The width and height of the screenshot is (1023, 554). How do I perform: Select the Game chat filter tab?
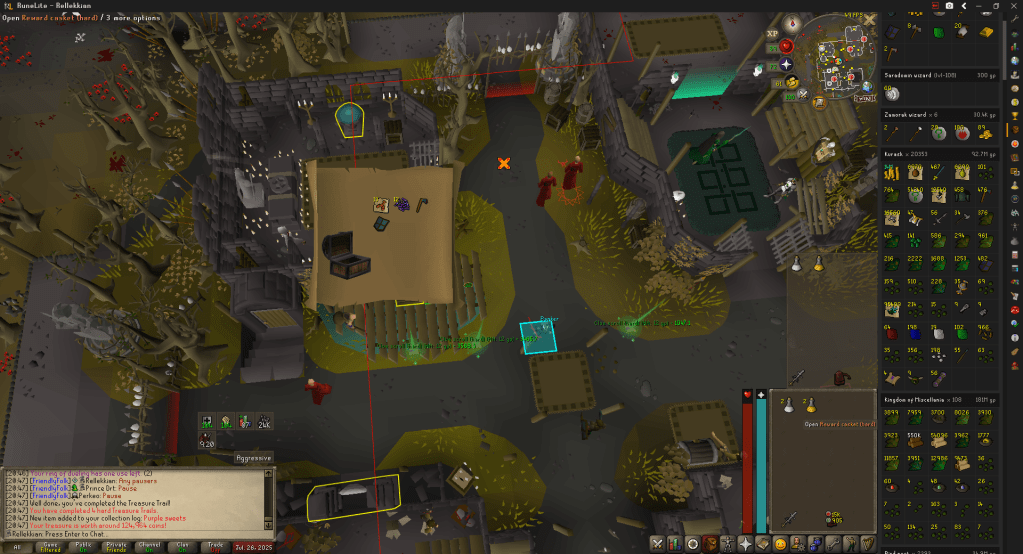click(x=49, y=546)
